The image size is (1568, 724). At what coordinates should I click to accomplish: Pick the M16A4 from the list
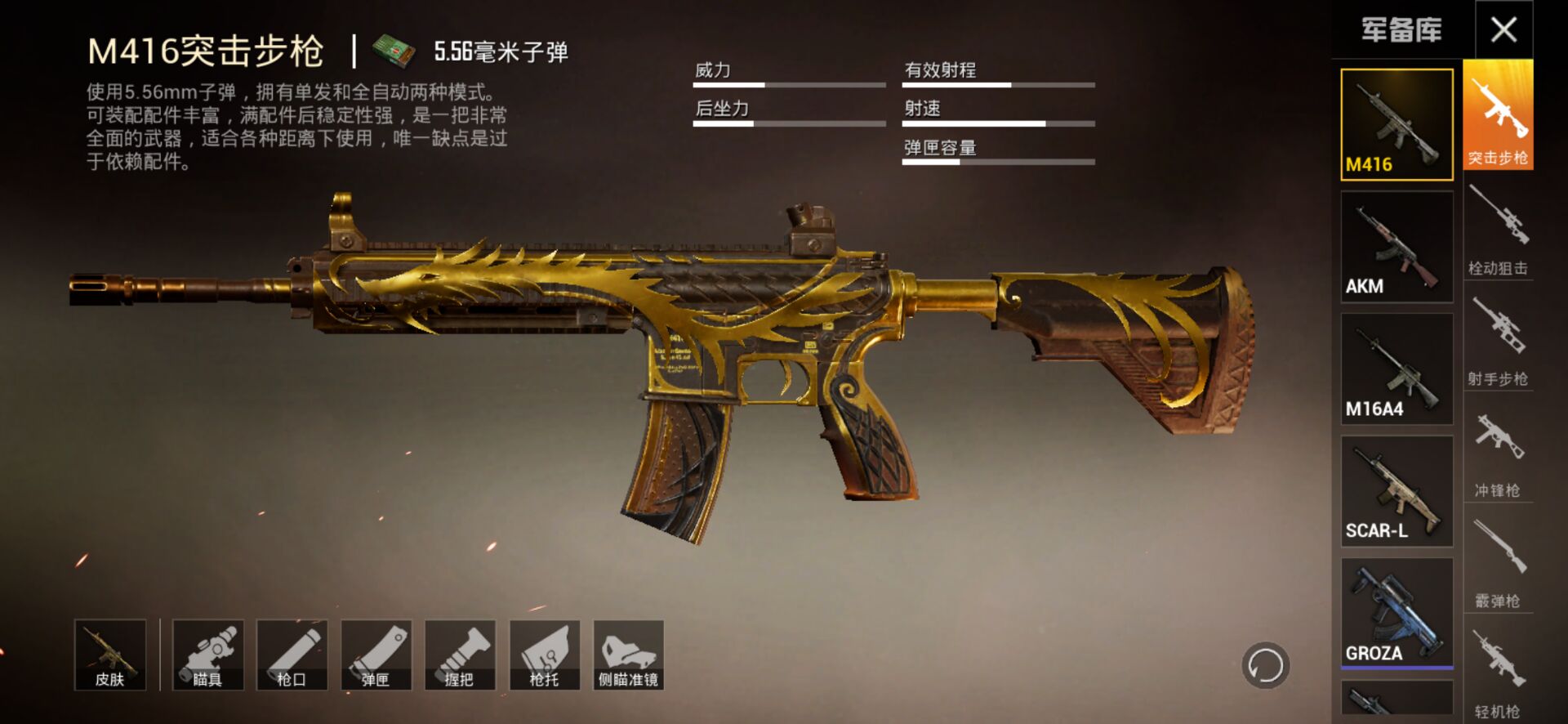click(1396, 369)
